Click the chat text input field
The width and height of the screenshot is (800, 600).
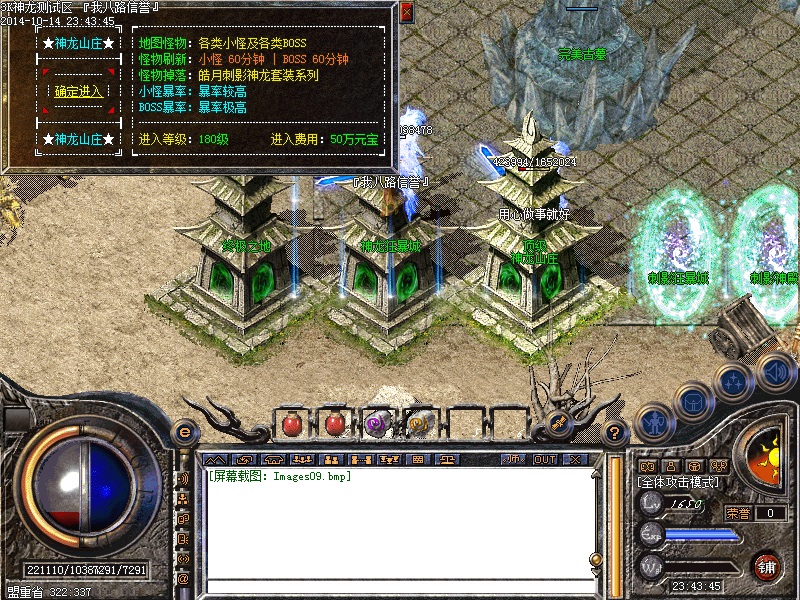(x=395, y=586)
